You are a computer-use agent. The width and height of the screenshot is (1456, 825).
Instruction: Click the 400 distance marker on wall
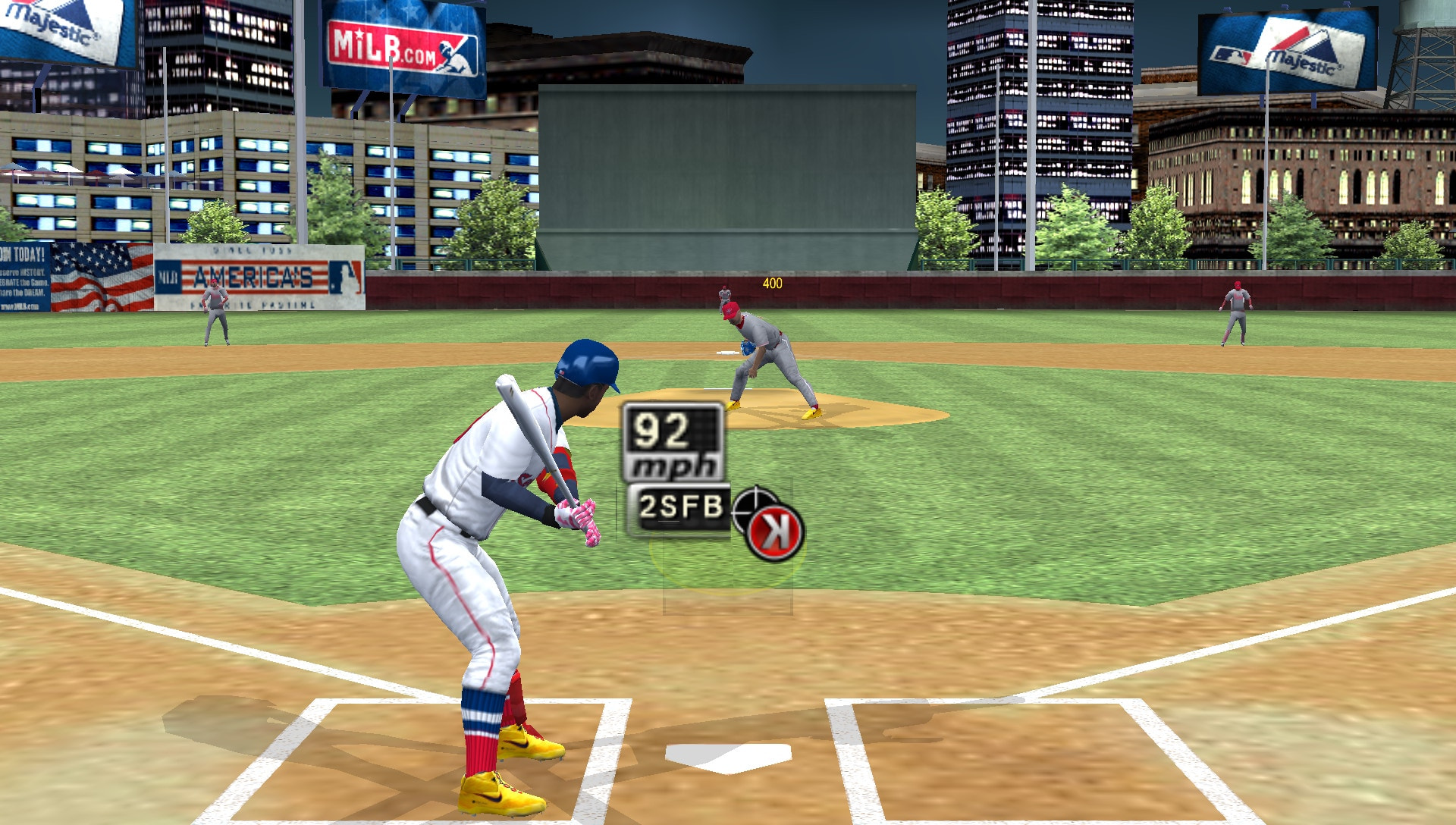pos(772,283)
